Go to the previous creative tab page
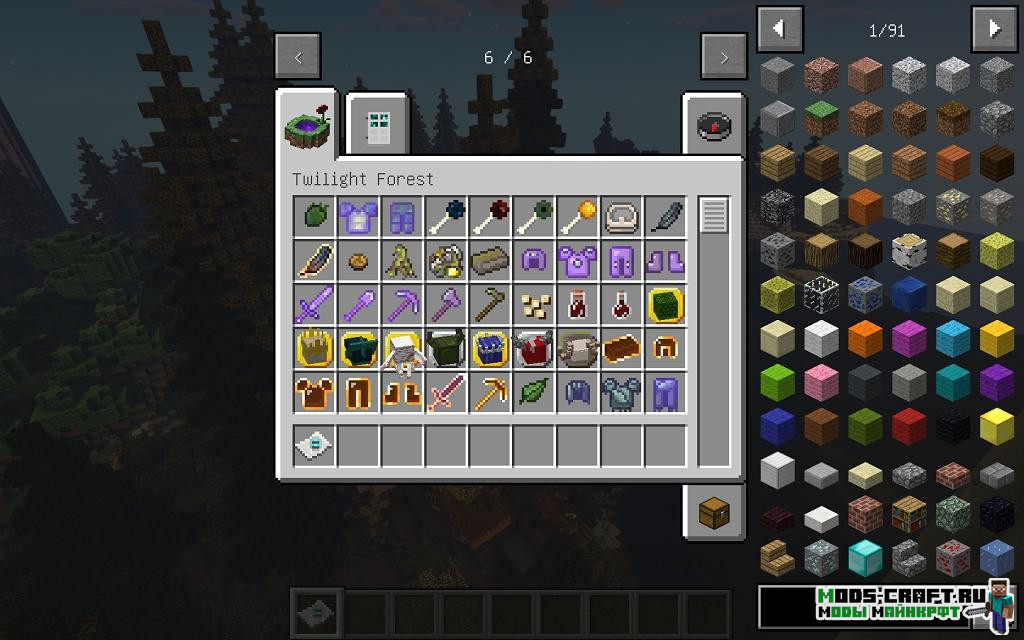 click(x=298, y=57)
